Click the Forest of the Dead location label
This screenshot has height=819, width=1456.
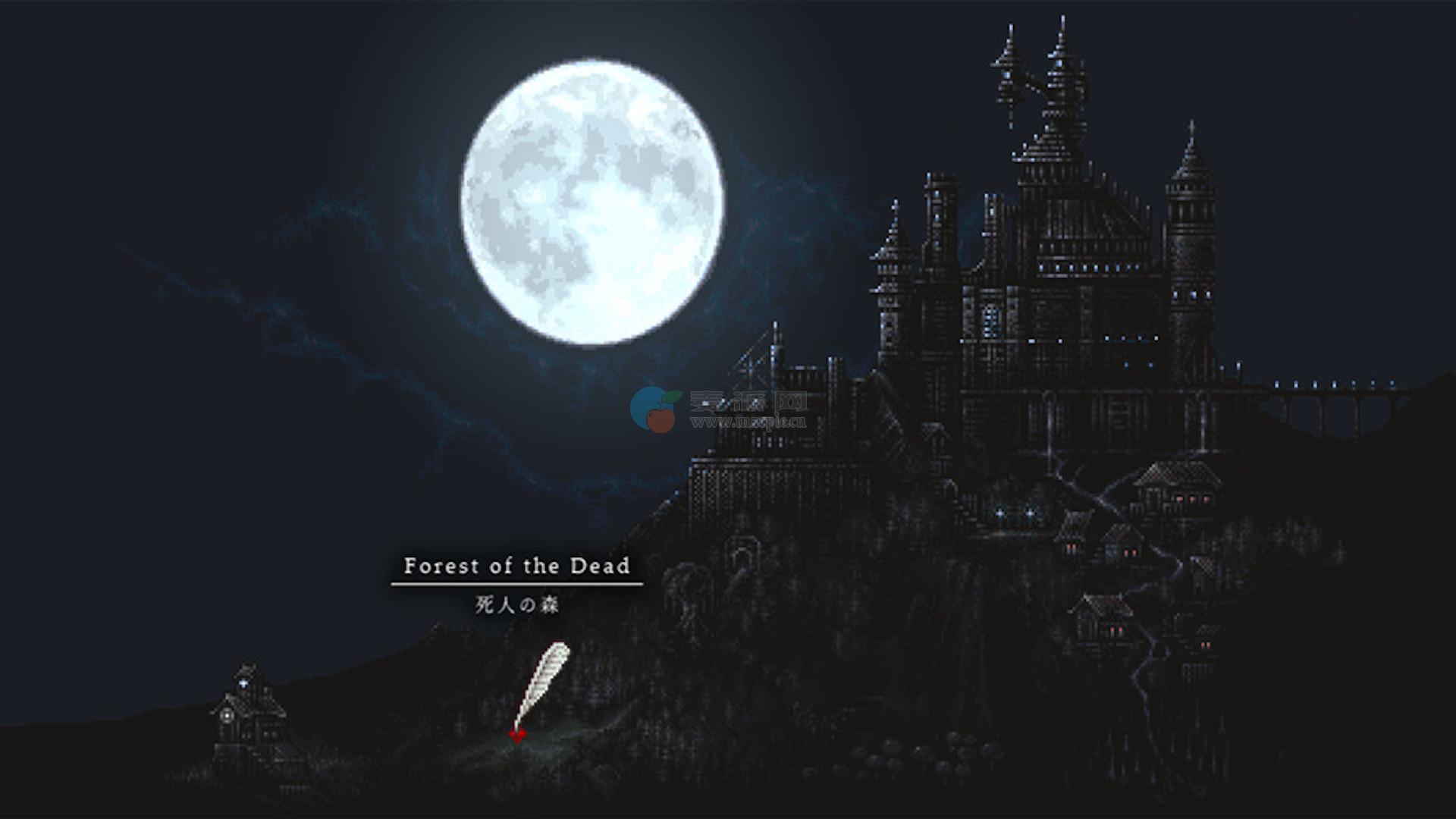click(x=516, y=566)
